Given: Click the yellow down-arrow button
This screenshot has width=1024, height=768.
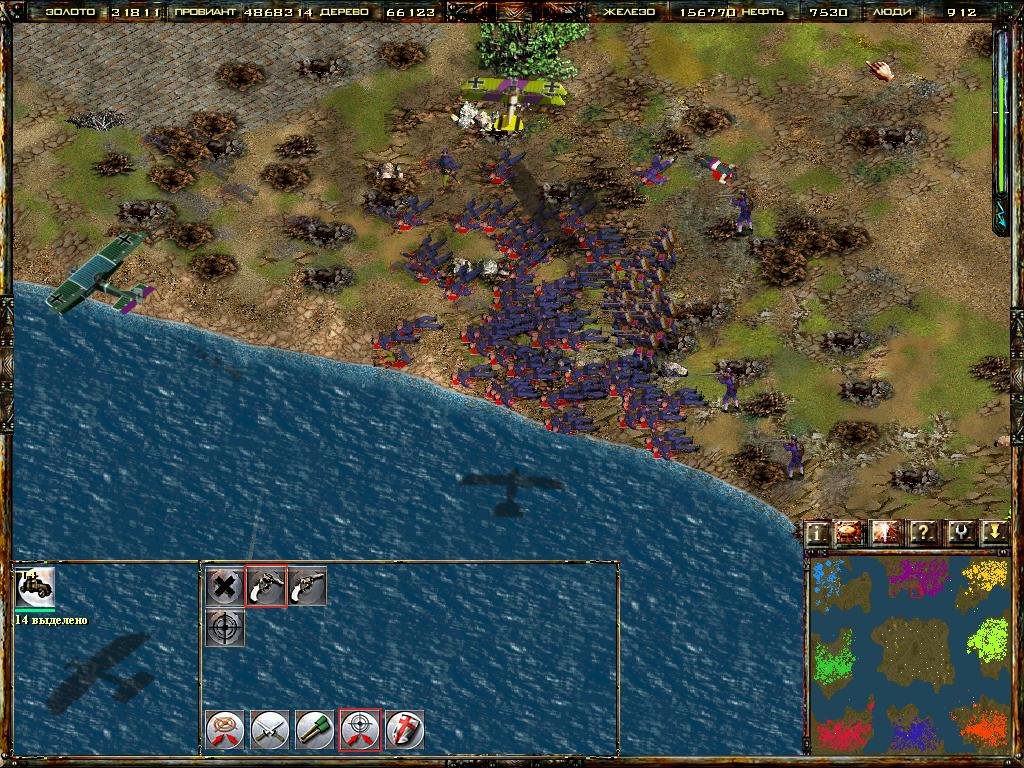Looking at the screenshot, I should pos(993,533).
